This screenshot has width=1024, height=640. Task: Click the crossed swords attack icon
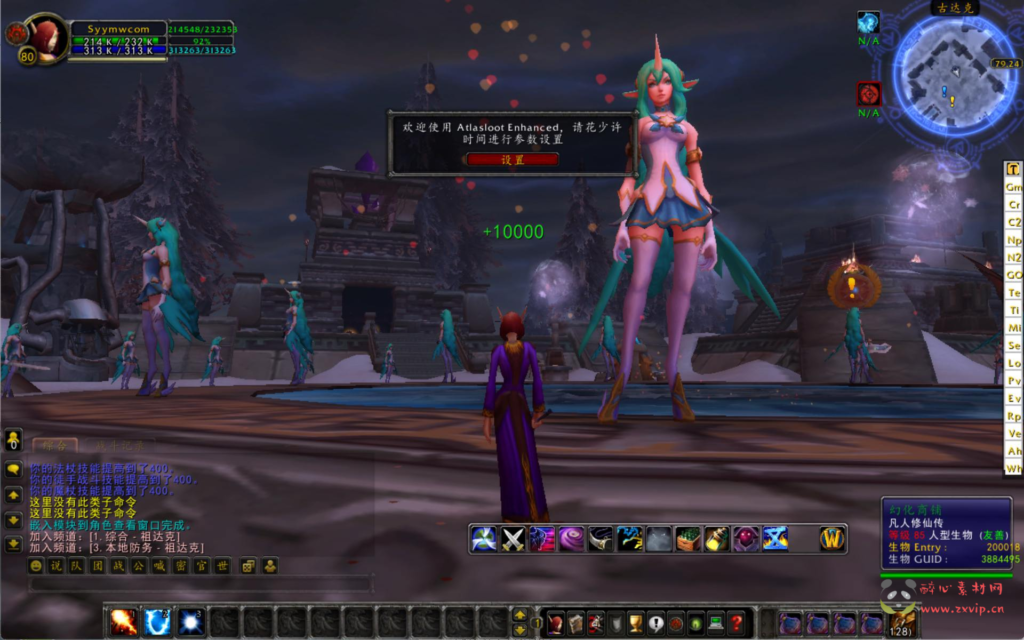[x=513, y=539]
